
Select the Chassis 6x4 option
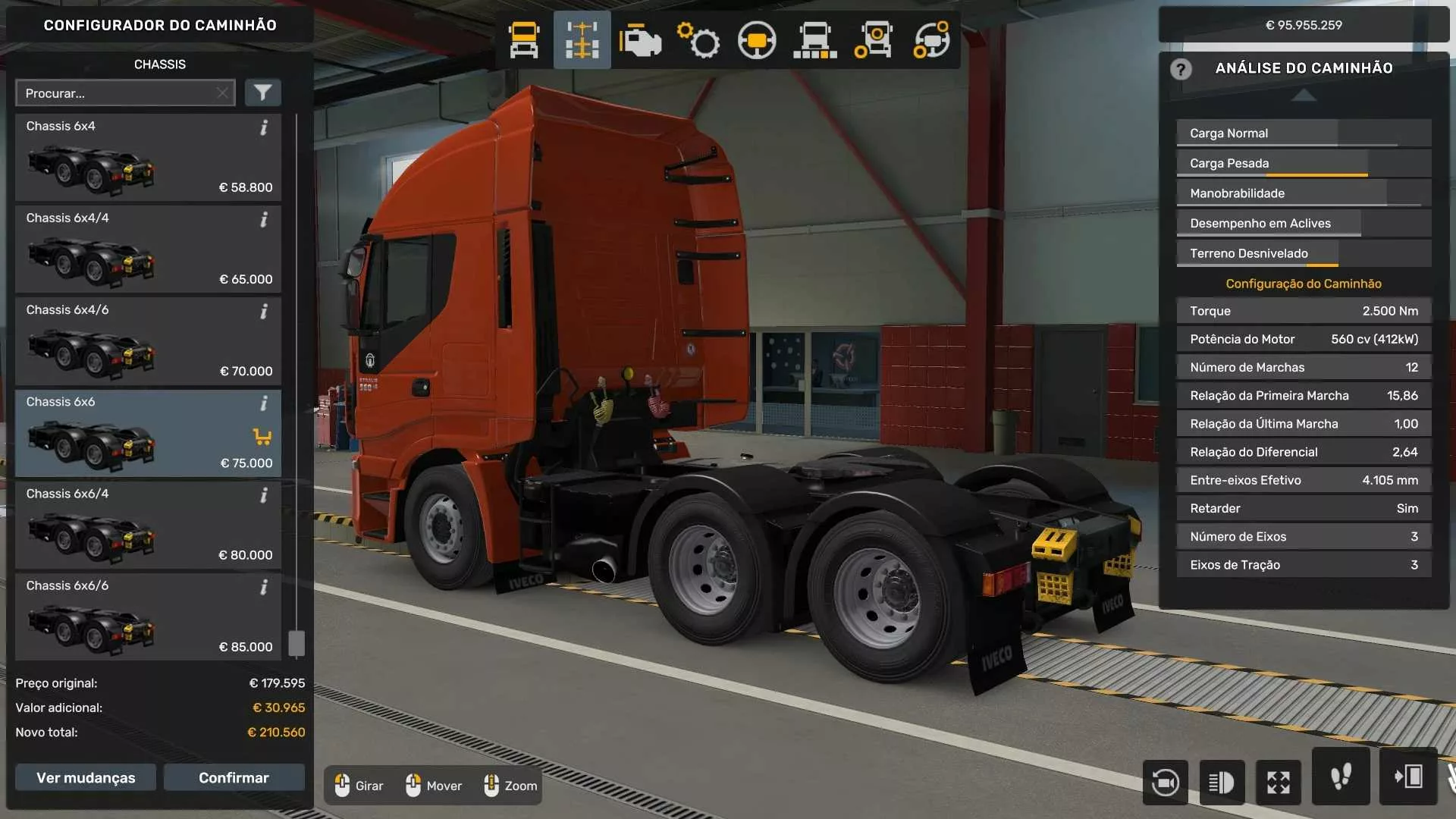coord(148,158)
